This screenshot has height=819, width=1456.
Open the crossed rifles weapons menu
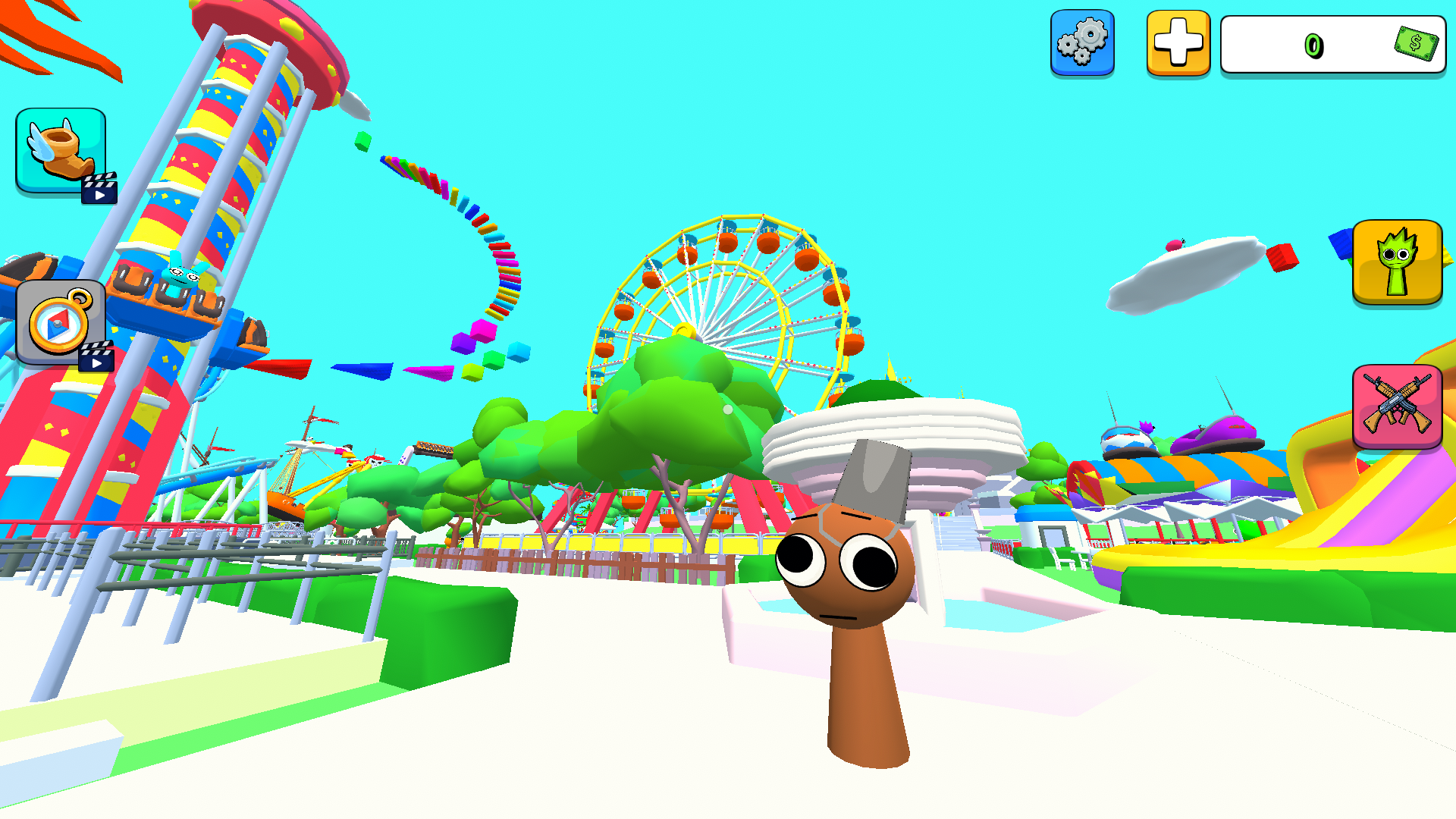(x=1399, y=407)
